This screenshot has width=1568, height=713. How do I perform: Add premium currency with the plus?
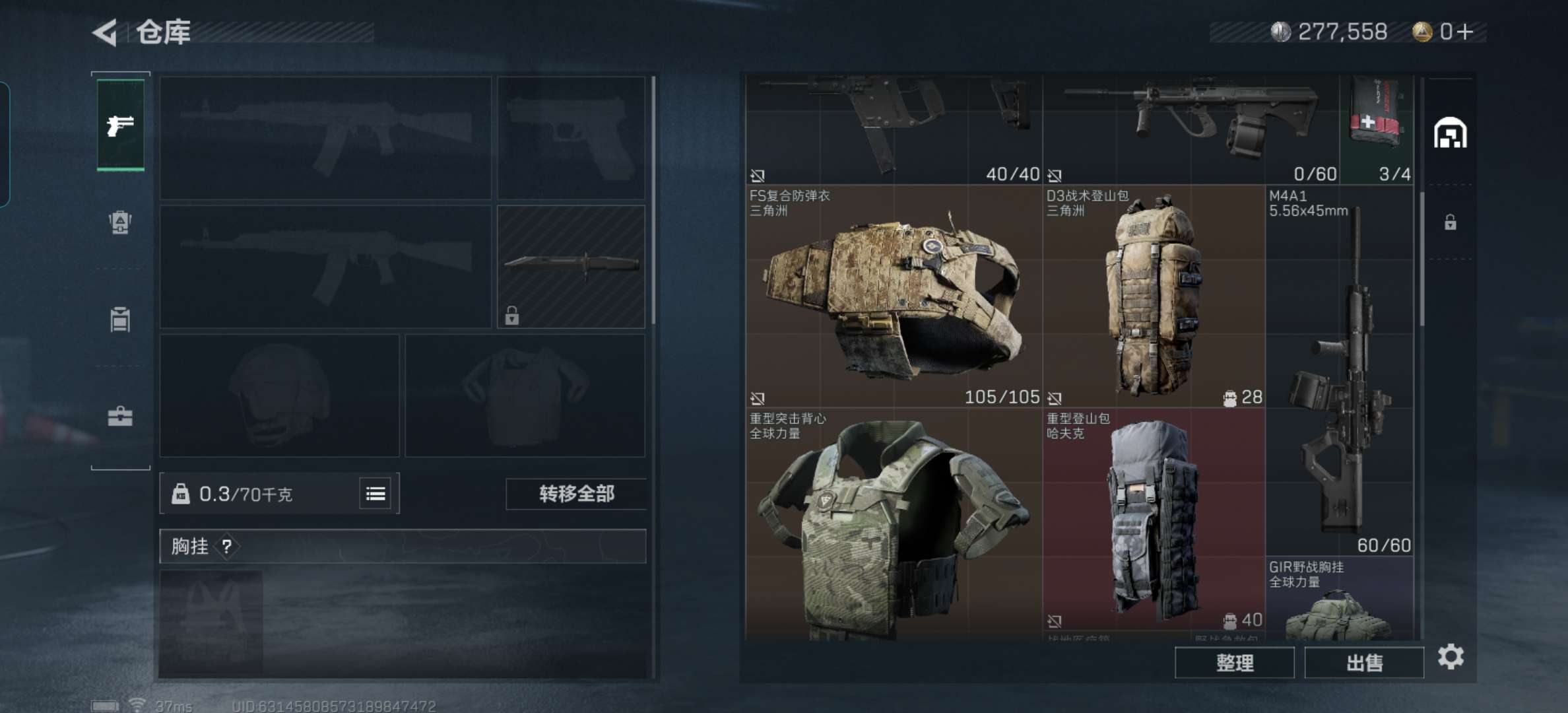(1466, 32)
